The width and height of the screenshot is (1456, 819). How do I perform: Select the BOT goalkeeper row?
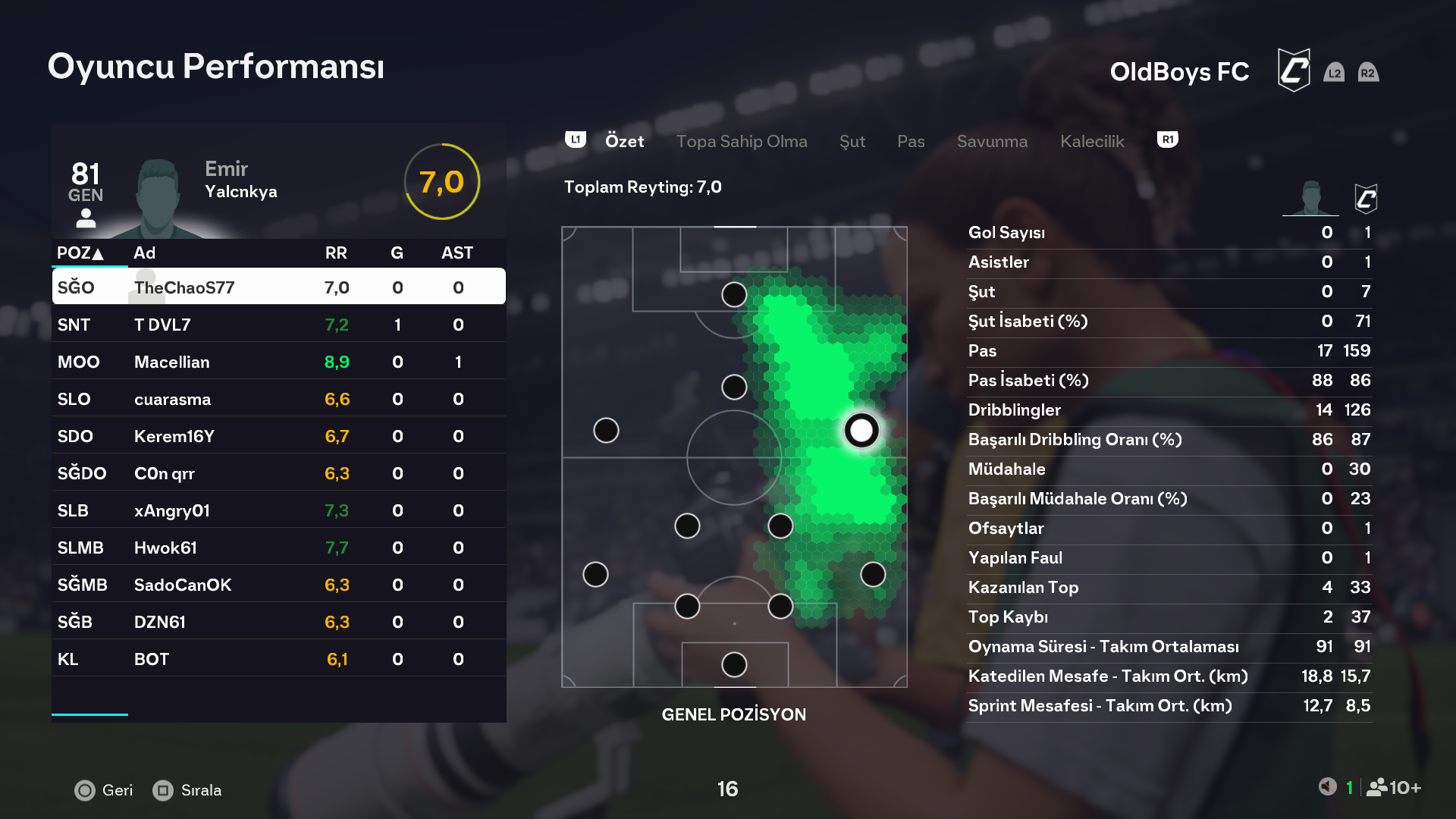point(278,659)
